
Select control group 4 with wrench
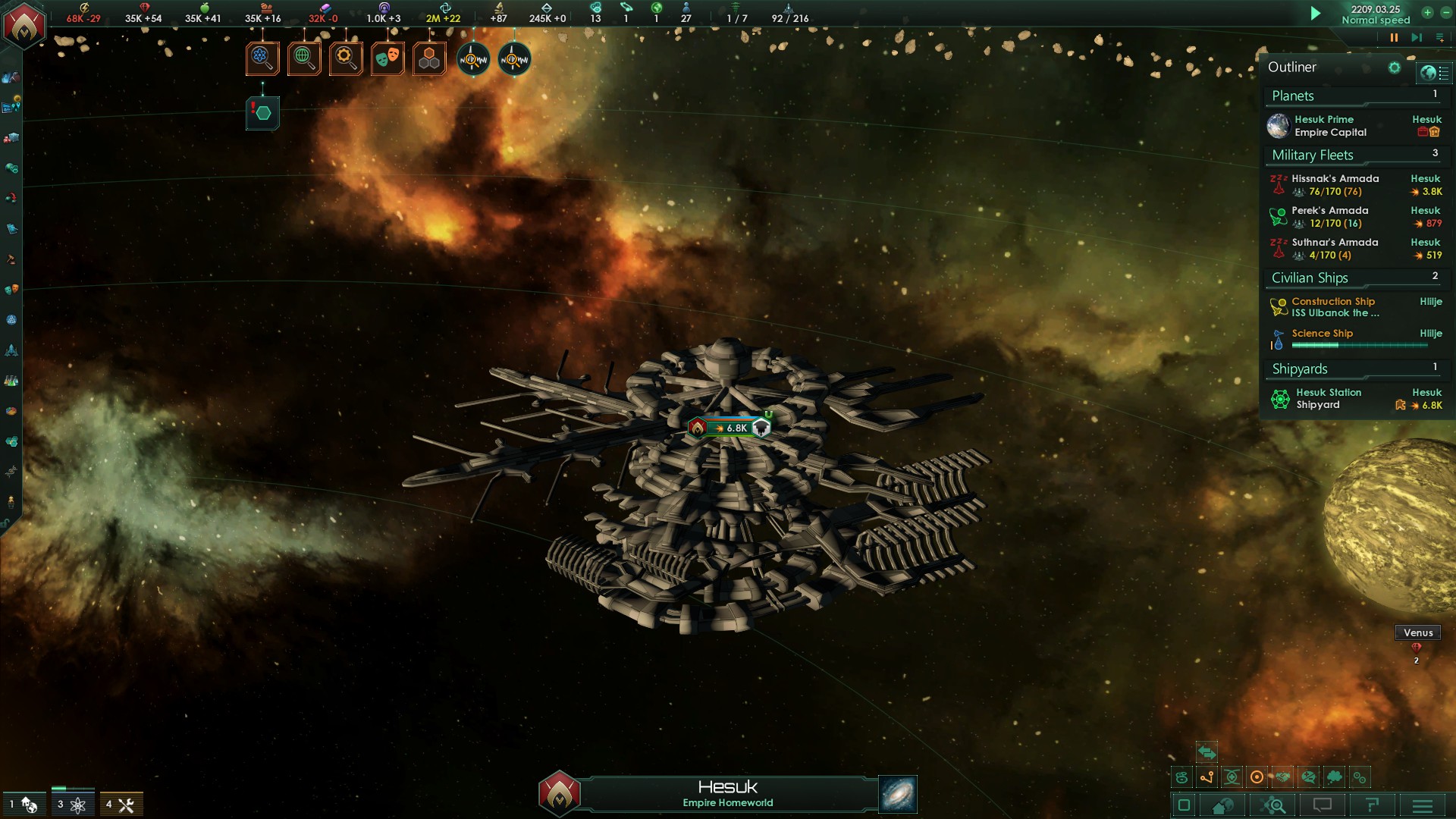121,805
